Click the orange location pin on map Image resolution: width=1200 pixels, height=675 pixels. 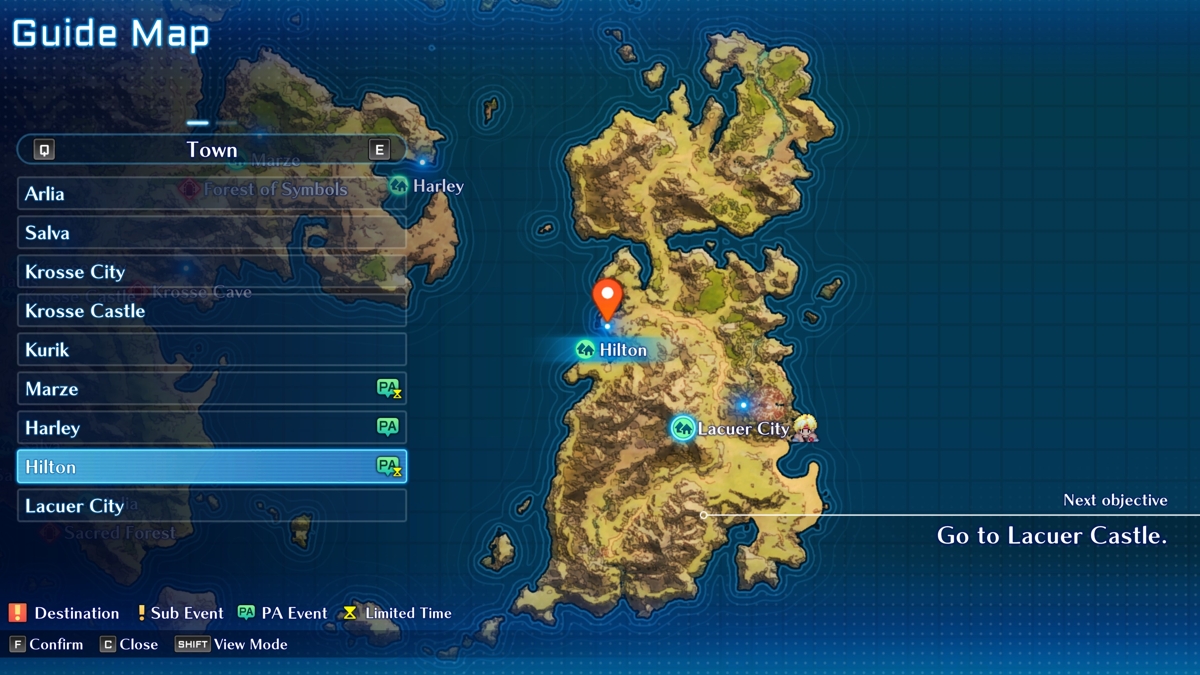[607, 299]
